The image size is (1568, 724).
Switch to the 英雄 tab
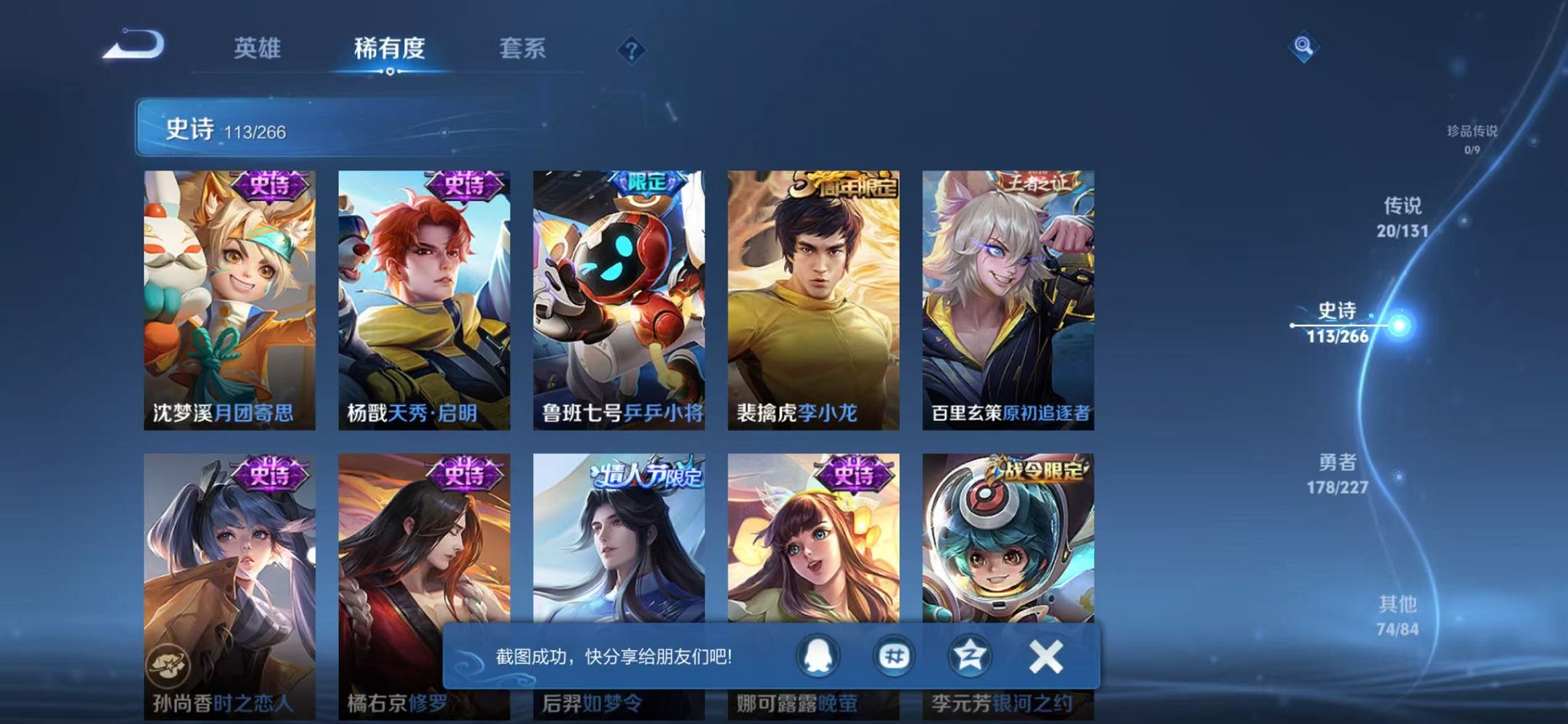point(259,48)
